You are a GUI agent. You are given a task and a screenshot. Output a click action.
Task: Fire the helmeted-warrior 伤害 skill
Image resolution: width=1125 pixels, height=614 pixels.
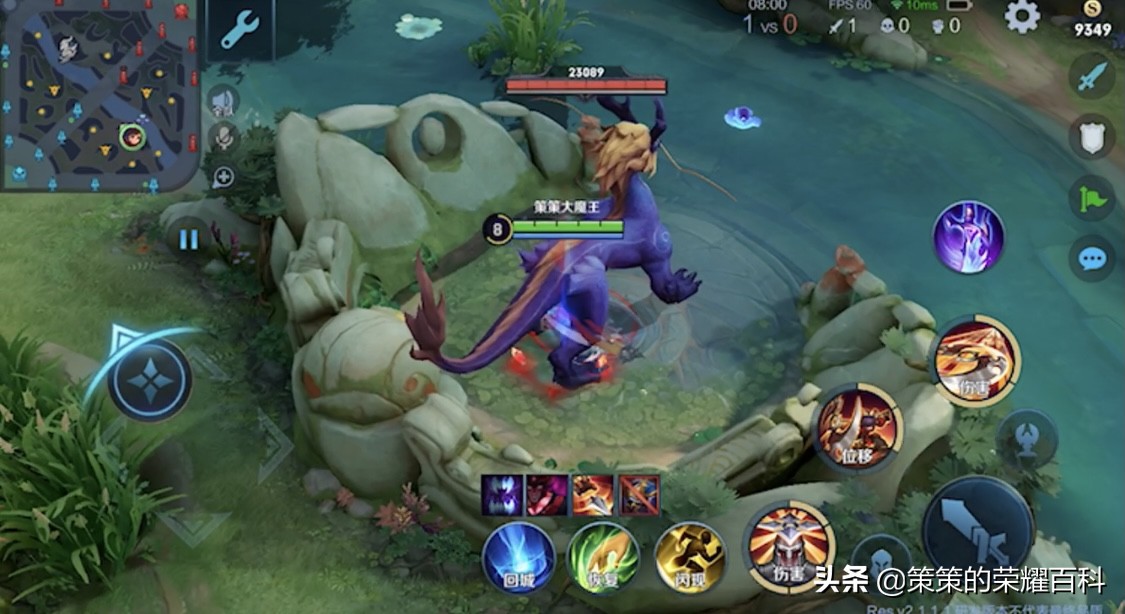pos(791,546)
